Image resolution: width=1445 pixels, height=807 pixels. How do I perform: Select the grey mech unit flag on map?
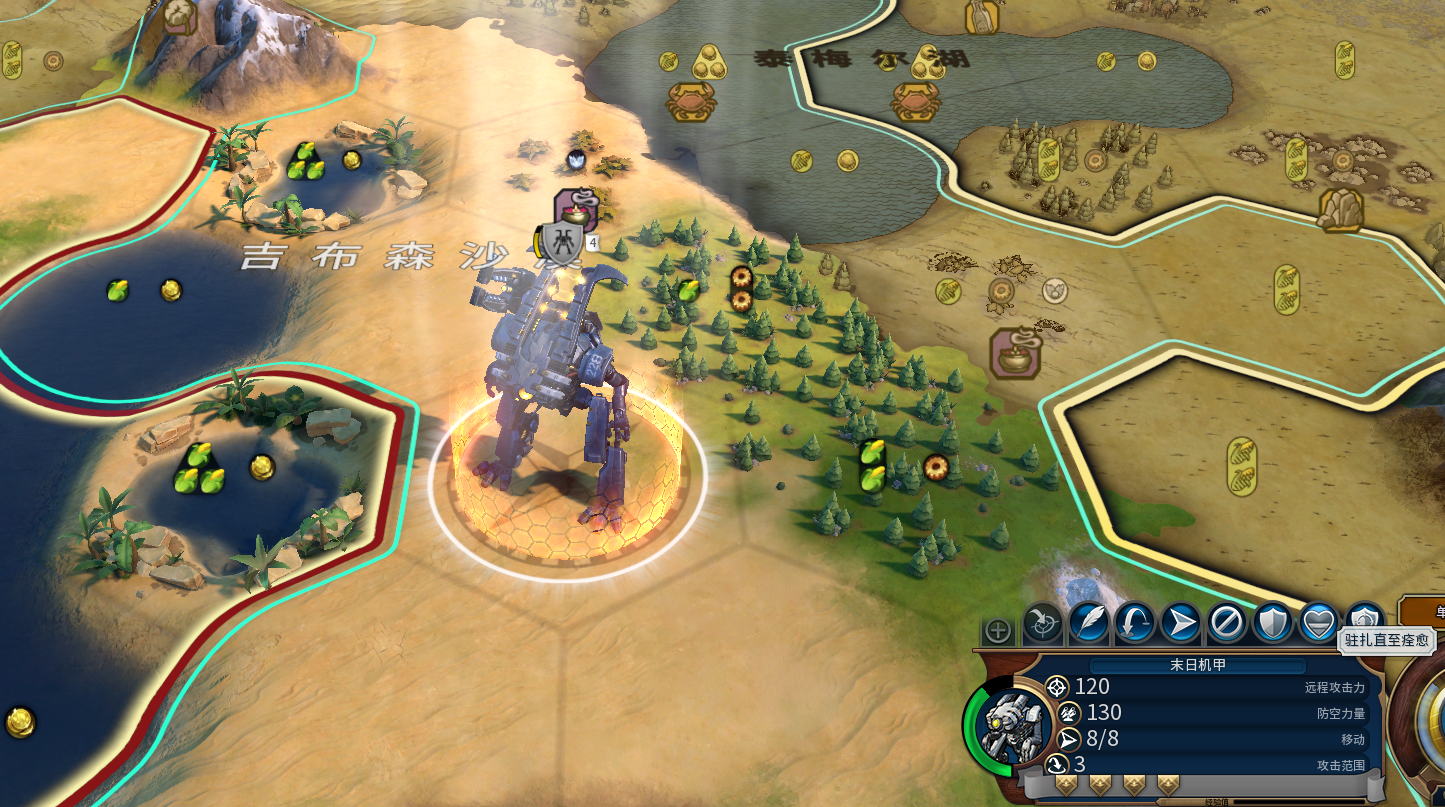click(560, 244)
